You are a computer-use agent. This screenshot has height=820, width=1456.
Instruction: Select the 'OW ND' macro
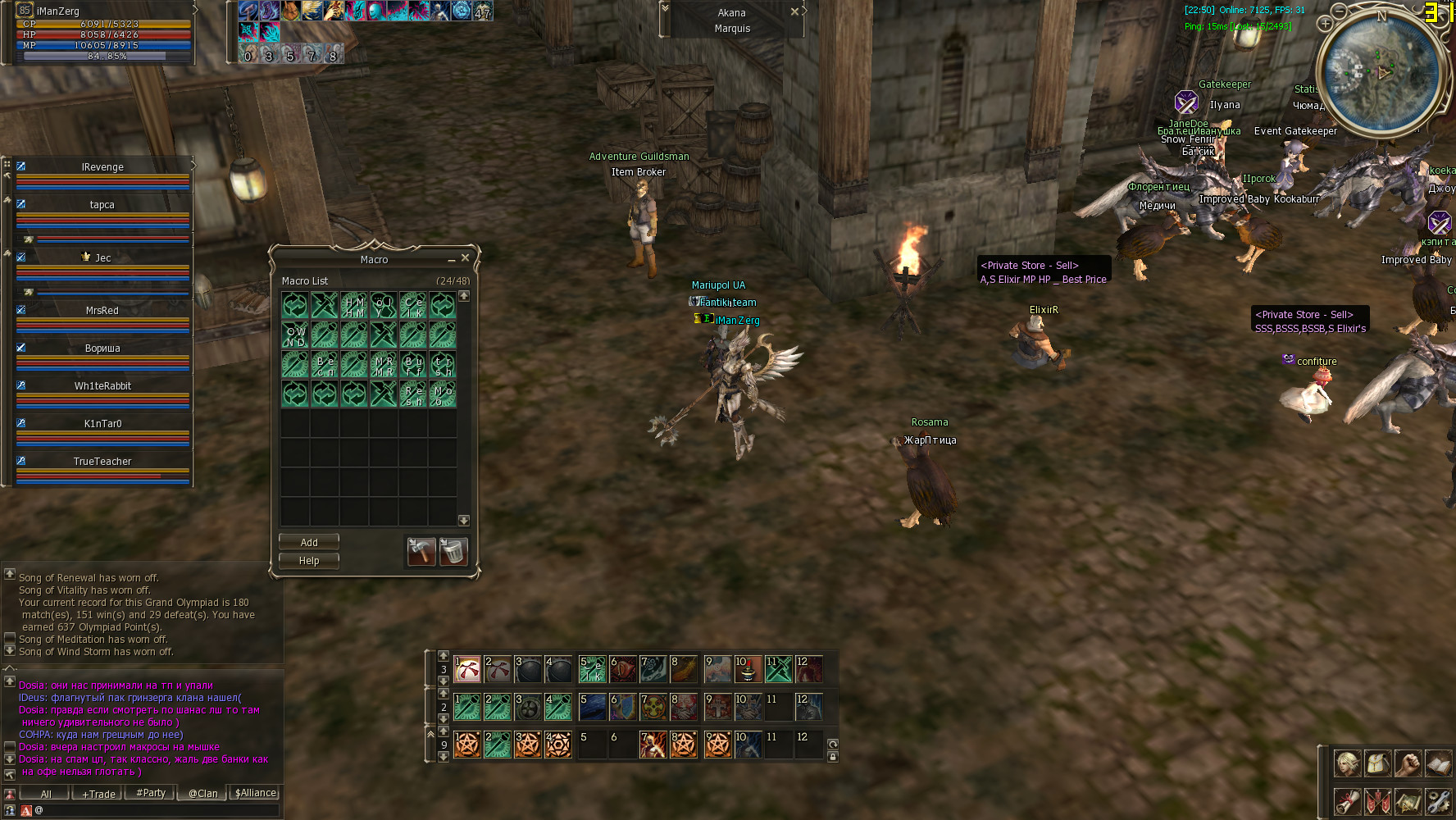(x=295, y=335)
